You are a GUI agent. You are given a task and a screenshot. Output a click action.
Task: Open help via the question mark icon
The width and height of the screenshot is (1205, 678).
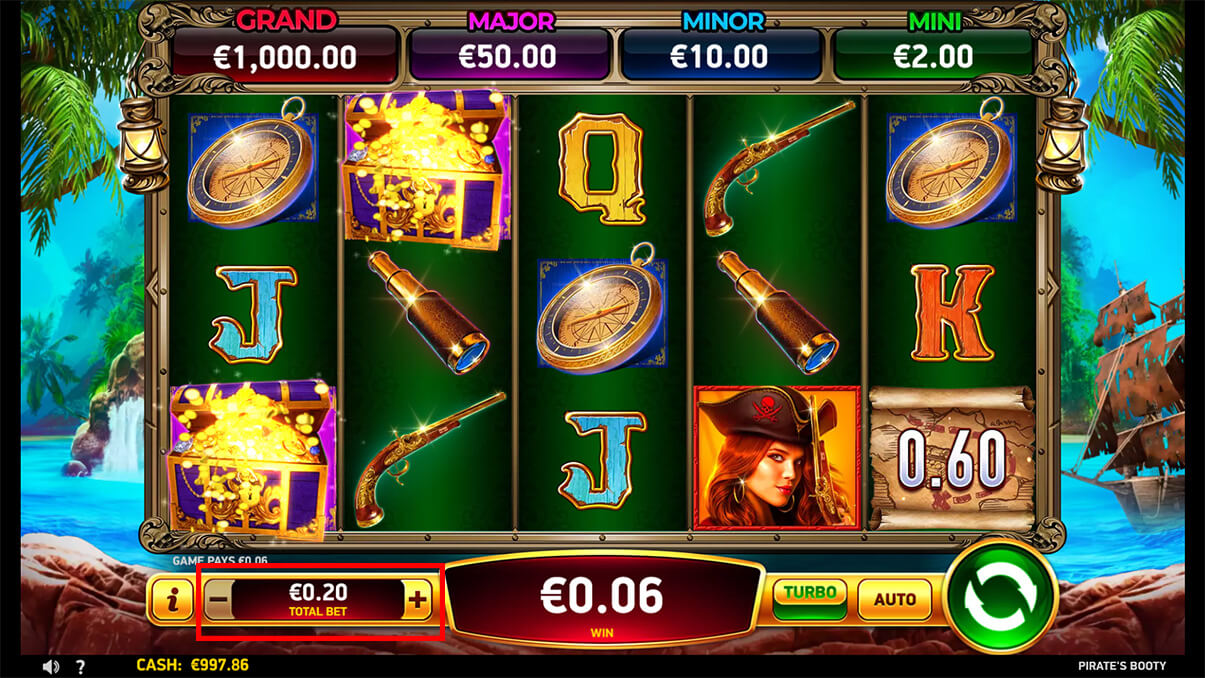tap(80, 666)
